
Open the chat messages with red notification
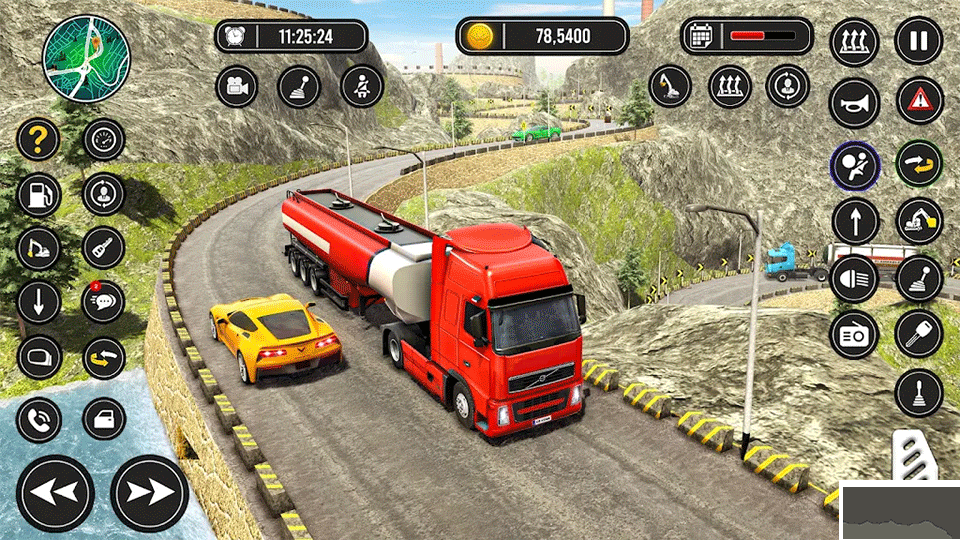103,301
